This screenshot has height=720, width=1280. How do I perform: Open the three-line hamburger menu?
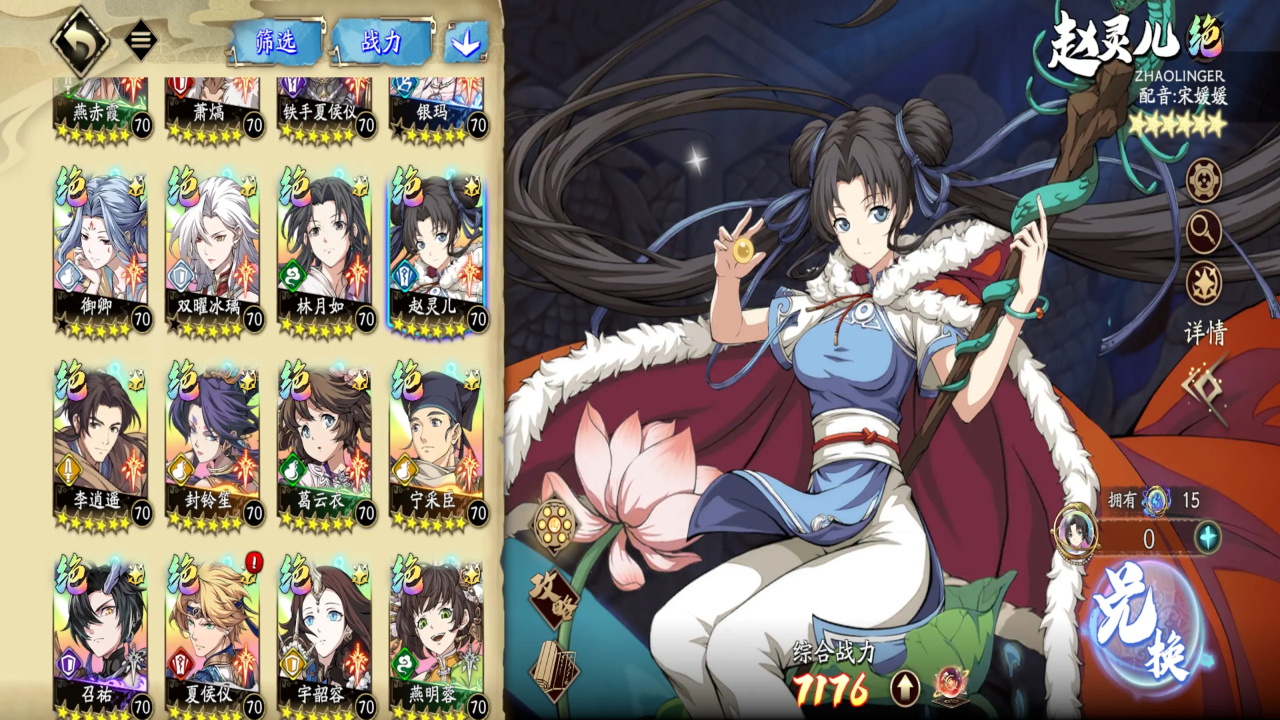pyautogui.click(x=141, y=41)
